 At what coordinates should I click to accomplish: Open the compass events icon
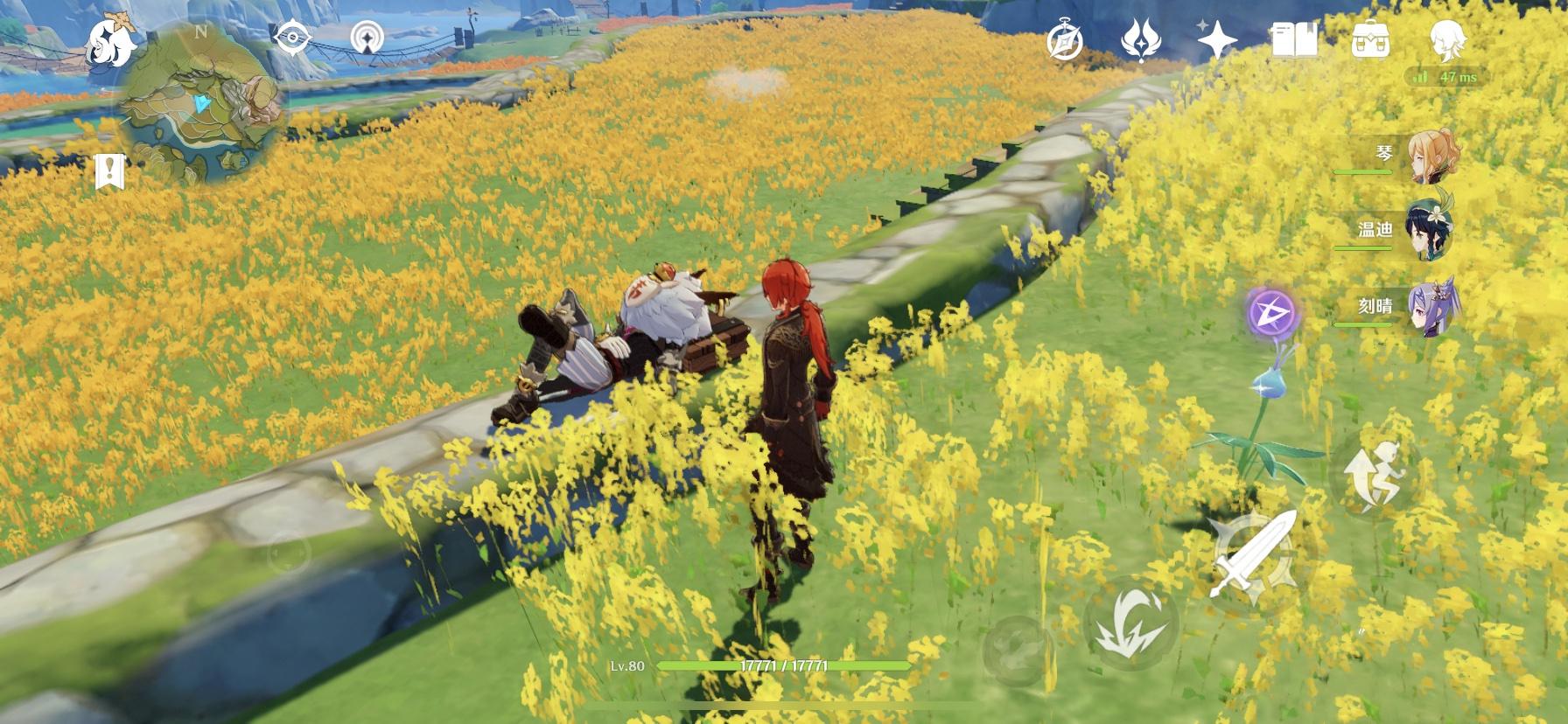1066,40
